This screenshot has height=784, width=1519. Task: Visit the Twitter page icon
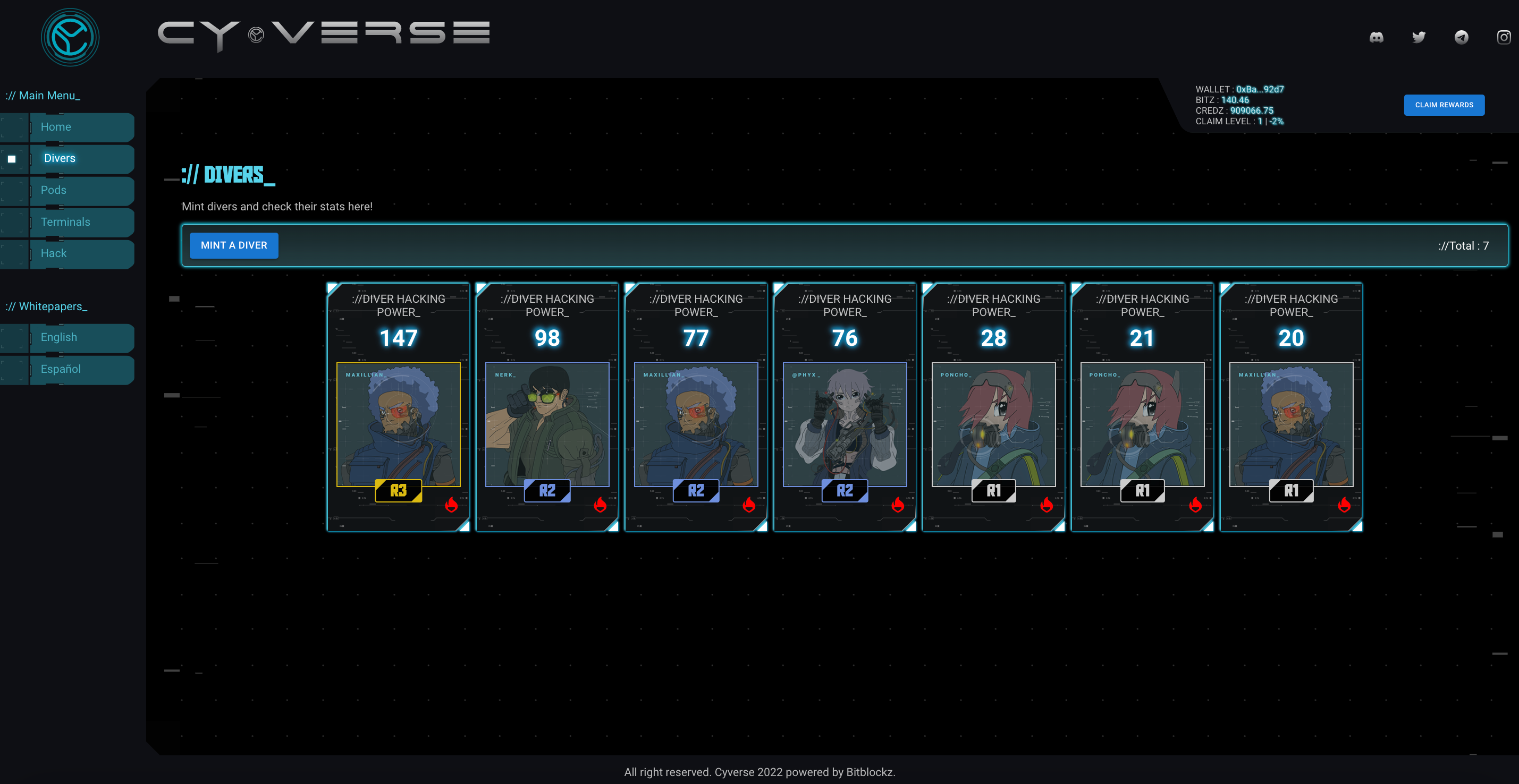coord(1418,37)
